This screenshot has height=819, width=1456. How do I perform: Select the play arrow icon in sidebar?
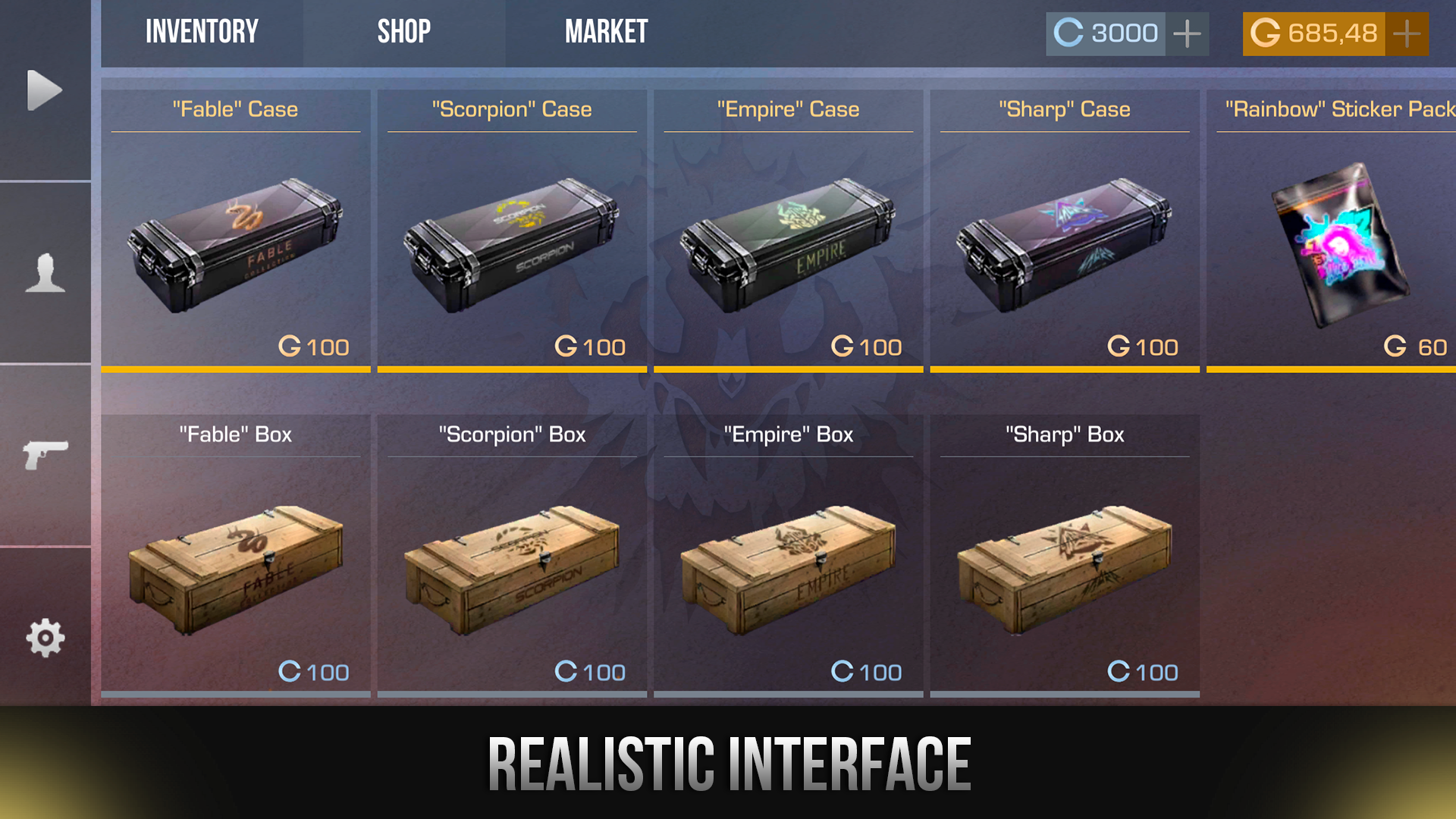click(x=44, y=89)
